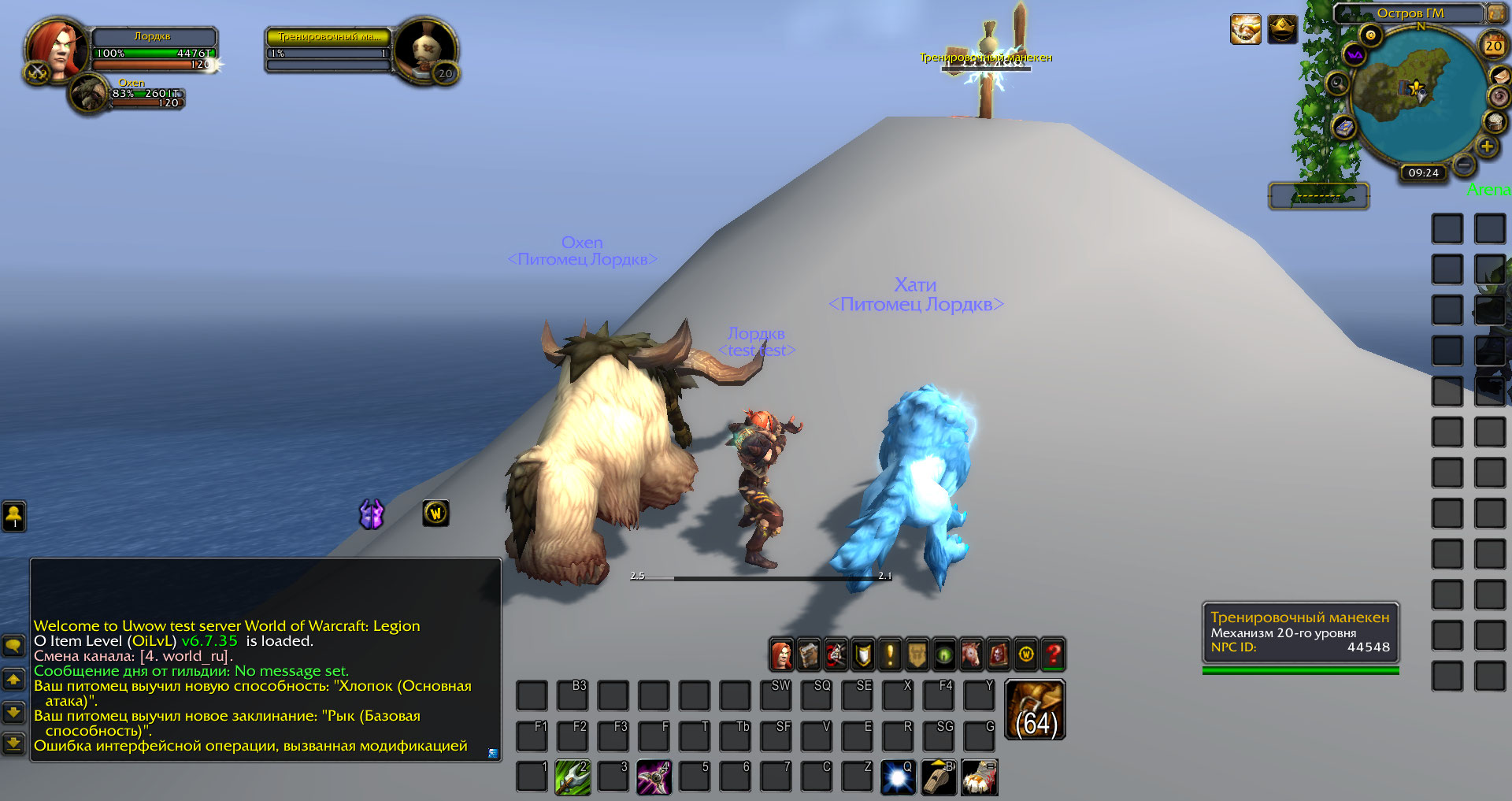Open the chat speech bubble button
The image size is (1512, 801).
[x=13, y=647]
